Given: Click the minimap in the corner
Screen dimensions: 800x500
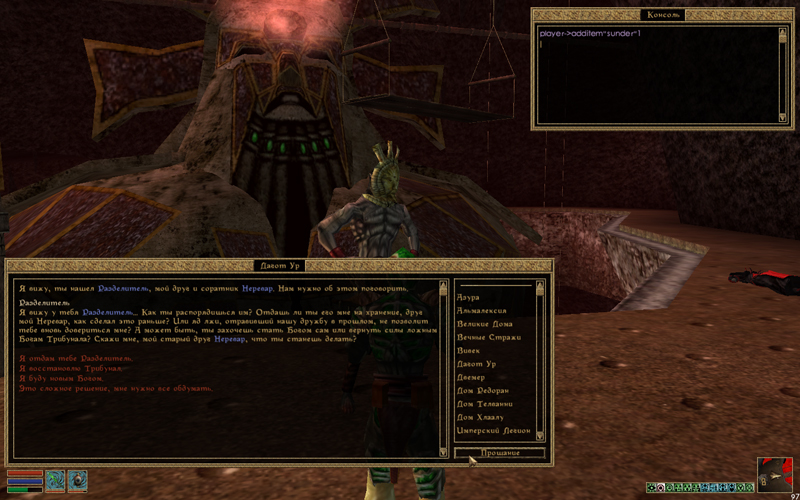Looking at the screenshot, I should [775, 474].
